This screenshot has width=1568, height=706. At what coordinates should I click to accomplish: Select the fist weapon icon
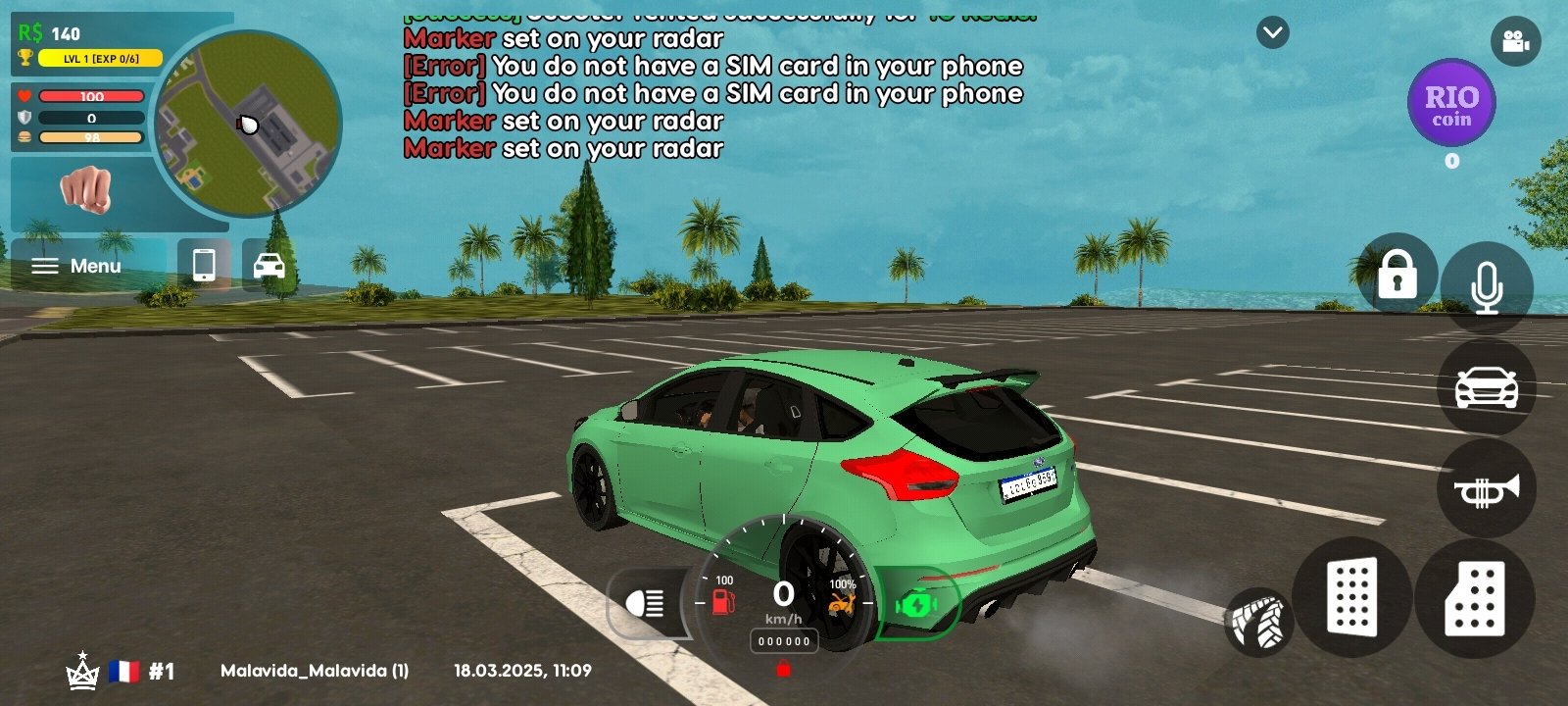(86, 188)
